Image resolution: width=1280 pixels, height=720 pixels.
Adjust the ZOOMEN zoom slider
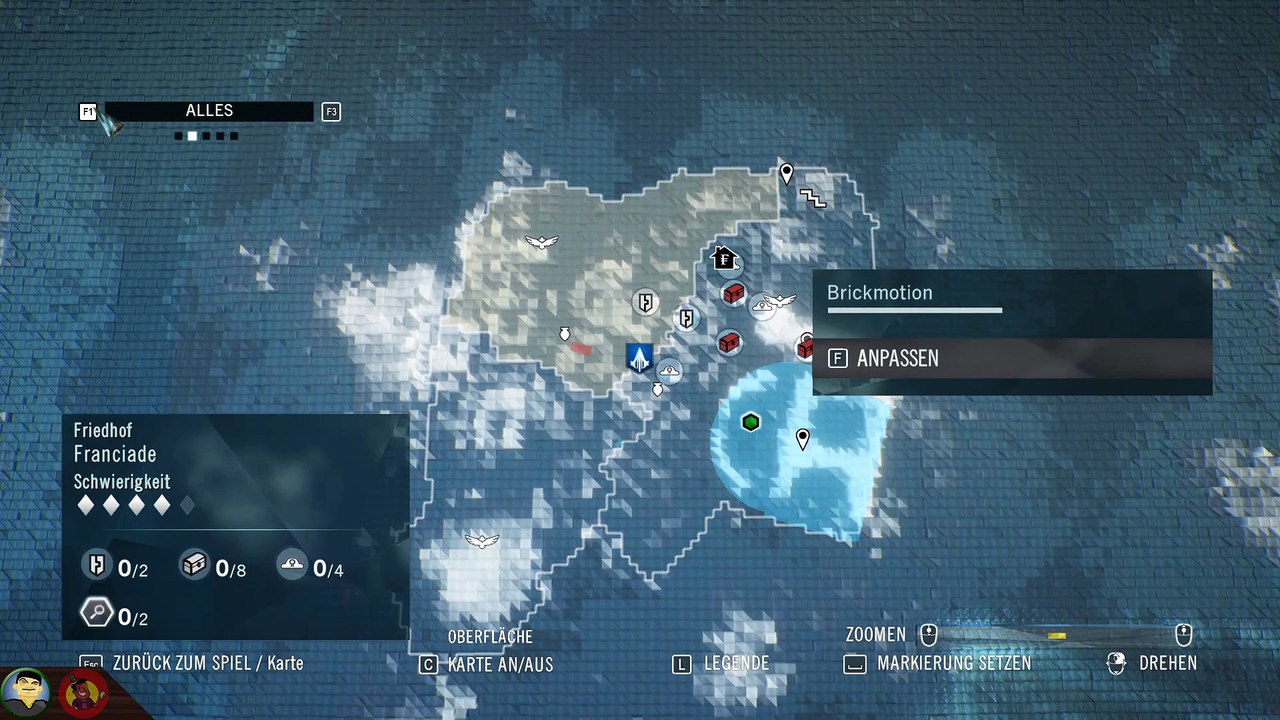coord(1056,635)
